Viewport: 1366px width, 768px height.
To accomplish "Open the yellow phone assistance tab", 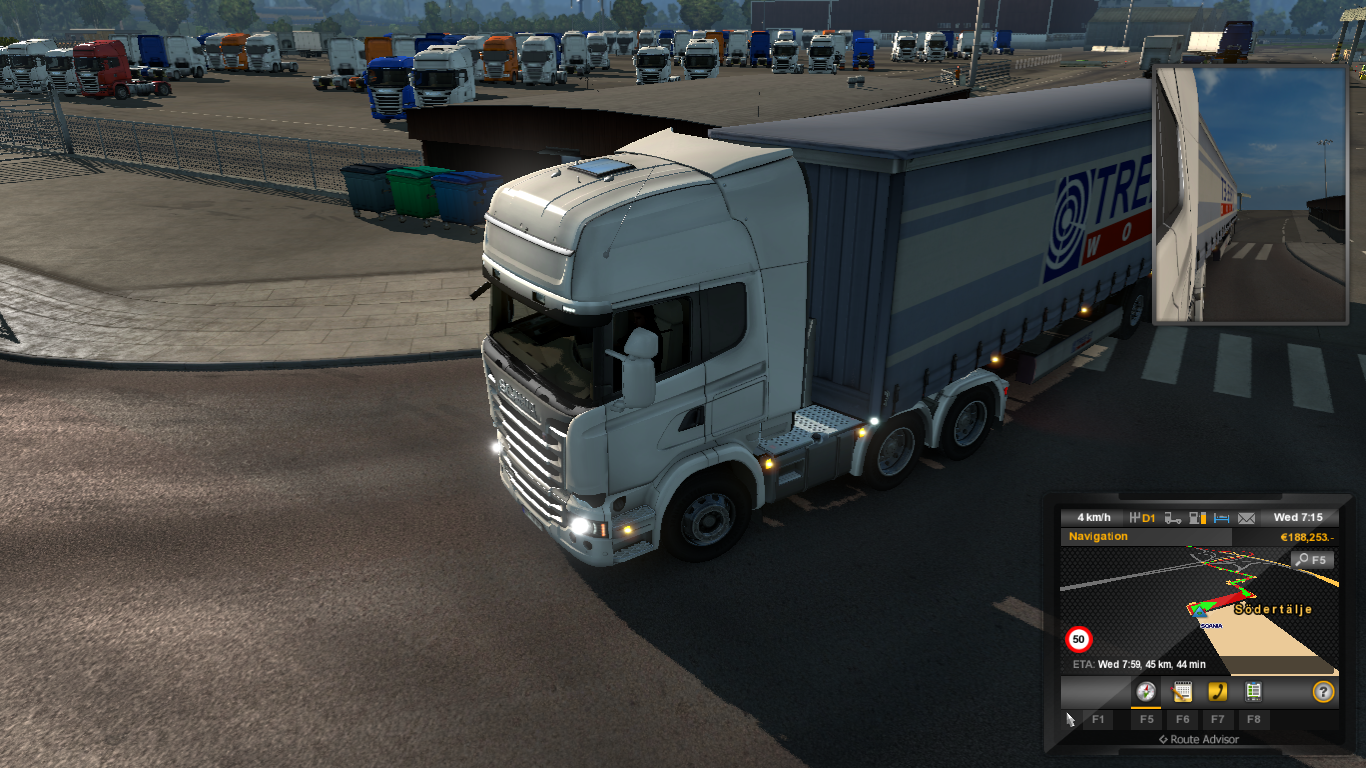I will (1217, 691).
